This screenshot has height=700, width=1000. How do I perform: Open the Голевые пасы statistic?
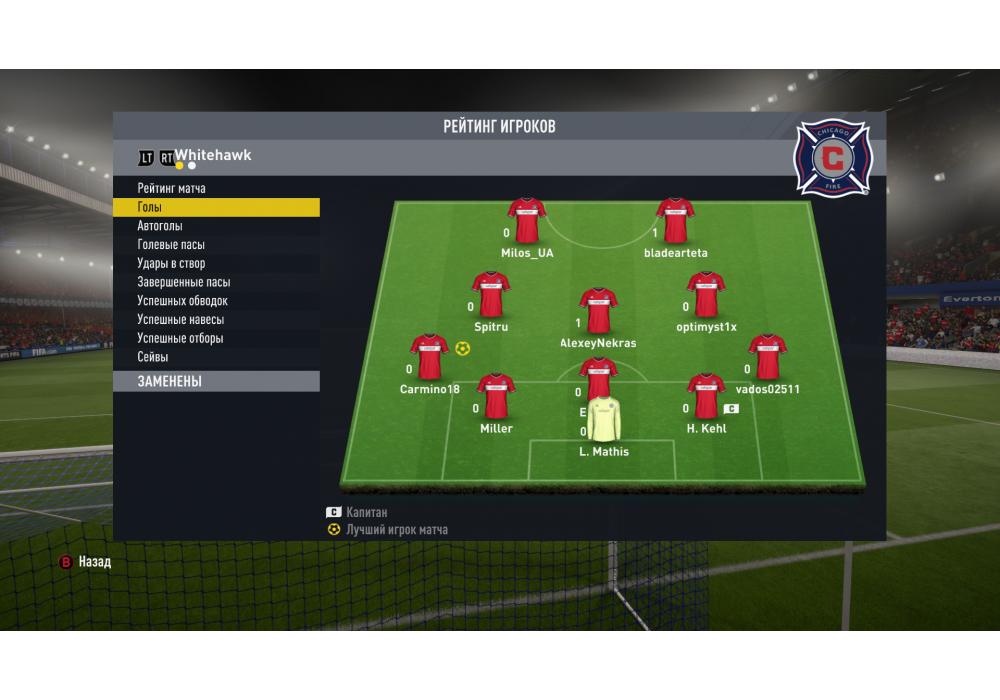pos(171,245)
